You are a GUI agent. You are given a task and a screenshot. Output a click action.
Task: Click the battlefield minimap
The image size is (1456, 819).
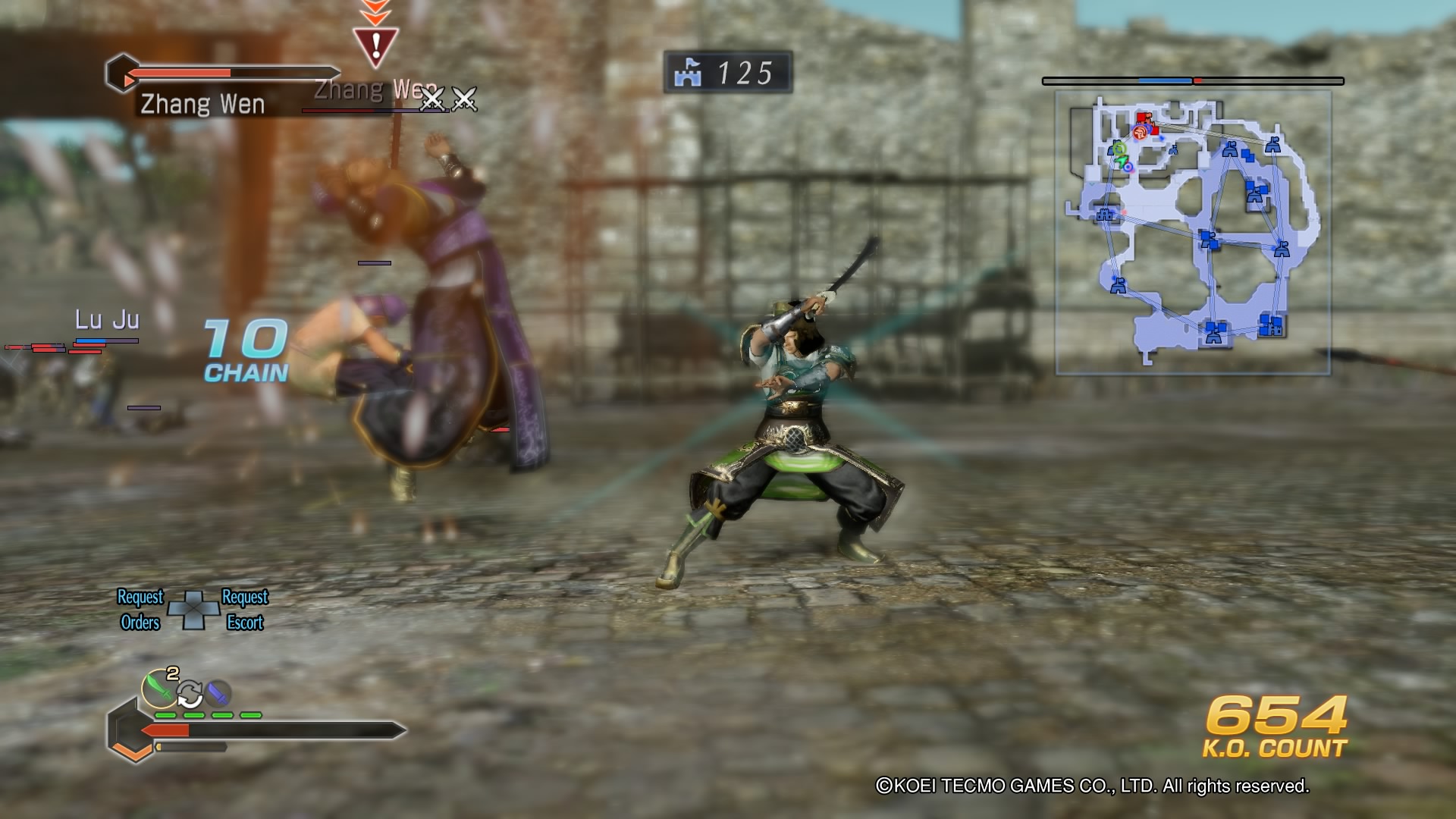click(1193, 233)
